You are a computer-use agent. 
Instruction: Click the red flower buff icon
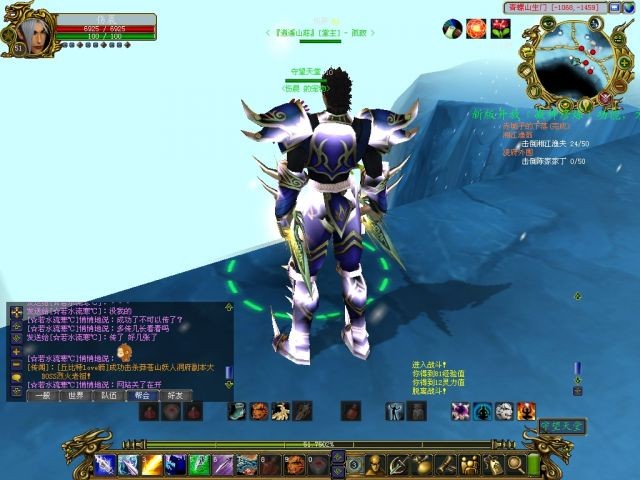pyautogui.click(x=500, y=28)
